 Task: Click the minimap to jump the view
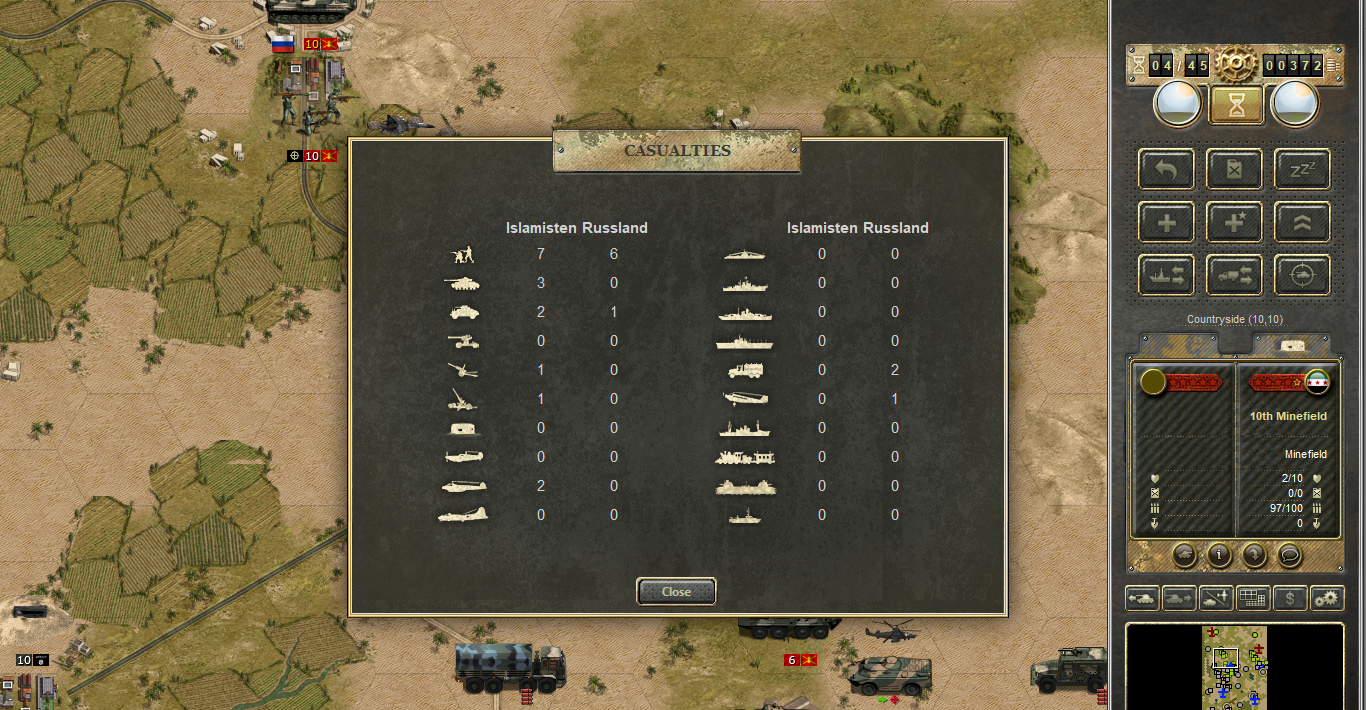1234,666
